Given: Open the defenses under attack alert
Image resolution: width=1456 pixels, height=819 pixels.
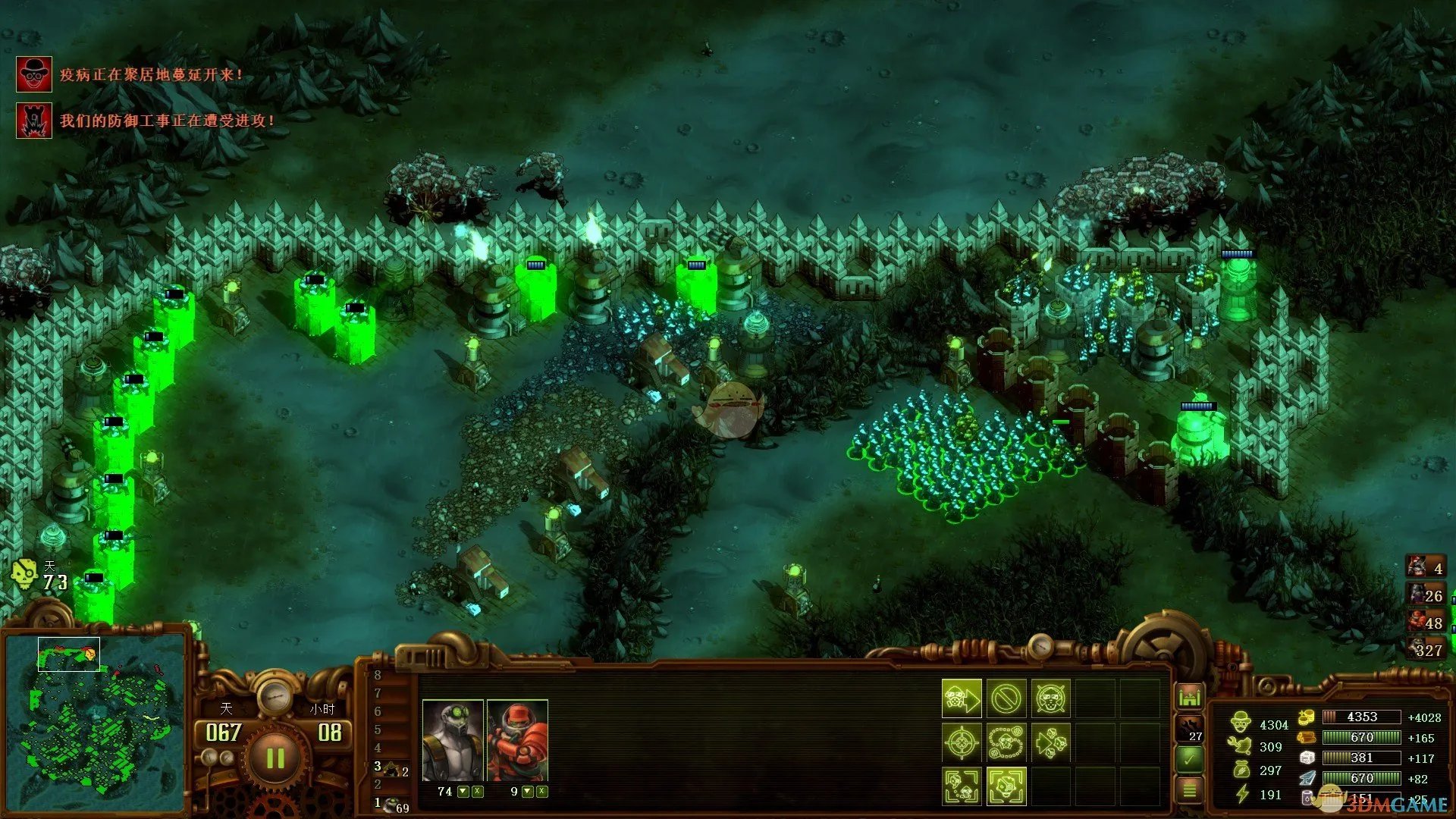Looking at the screenshot, I should tap(34, 121).
